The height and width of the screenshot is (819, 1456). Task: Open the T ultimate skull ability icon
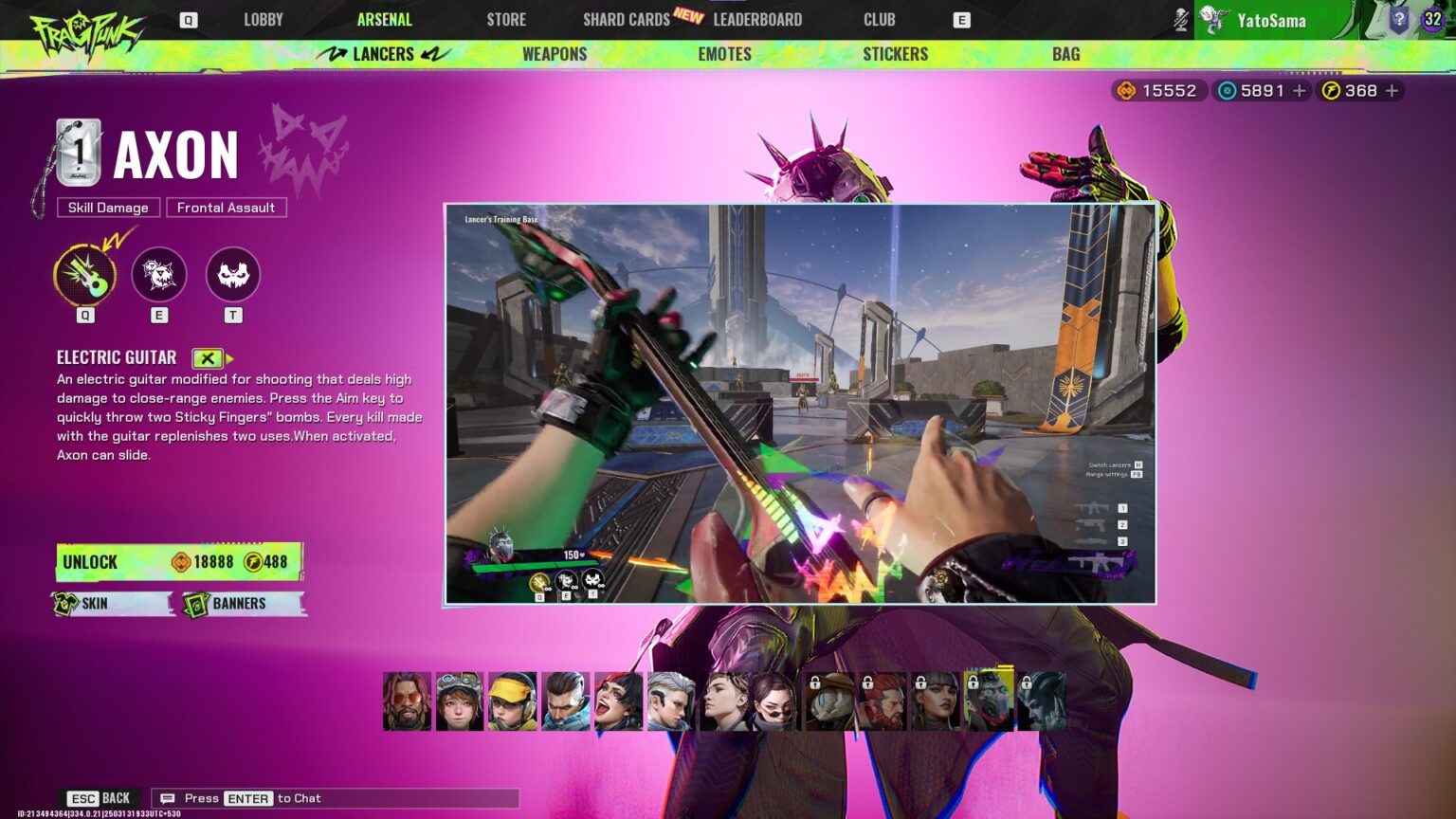tap(232, 274)
